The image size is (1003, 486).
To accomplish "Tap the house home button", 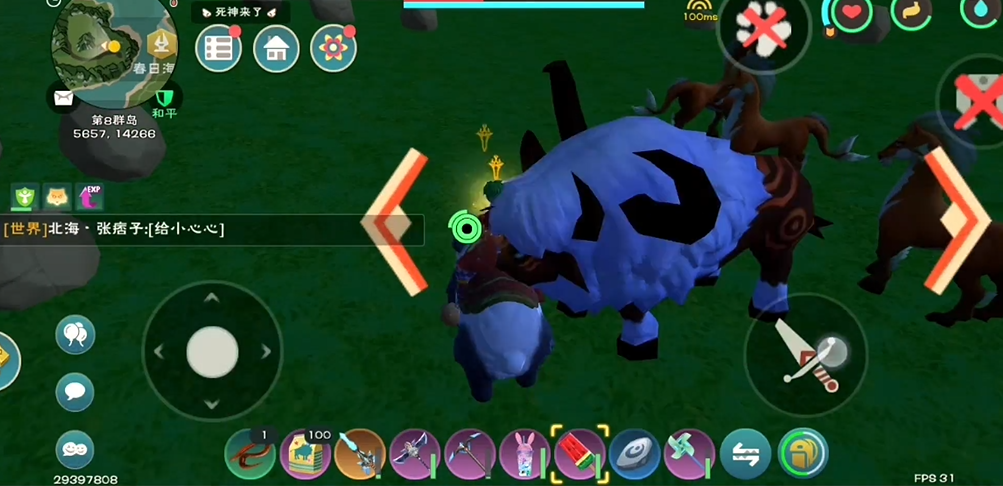I will pos(276,48).
